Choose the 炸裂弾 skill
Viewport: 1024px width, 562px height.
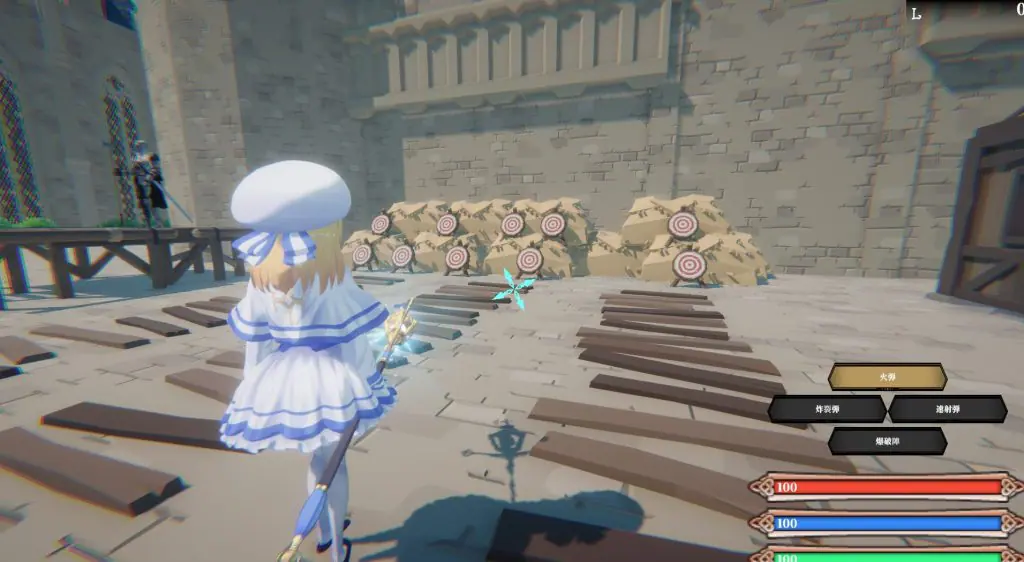pyautogui.click(x=827, y=409)
